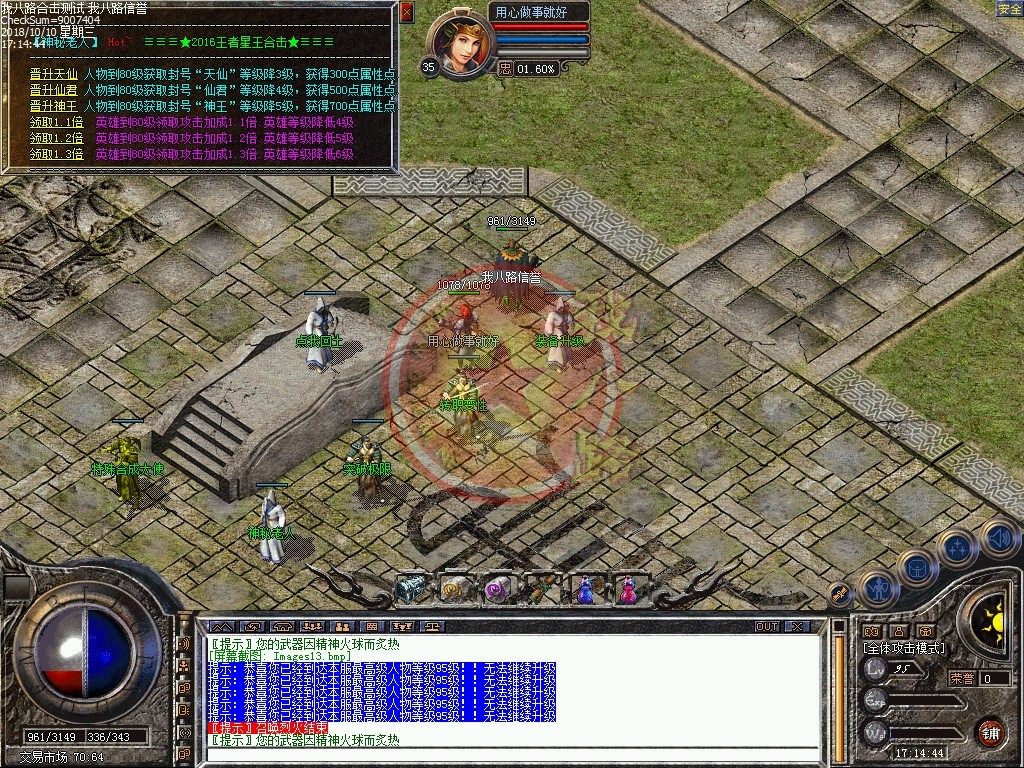Select the treasure chest belt slot
The width and height of the screenshot is (1024, 768).
411,590
